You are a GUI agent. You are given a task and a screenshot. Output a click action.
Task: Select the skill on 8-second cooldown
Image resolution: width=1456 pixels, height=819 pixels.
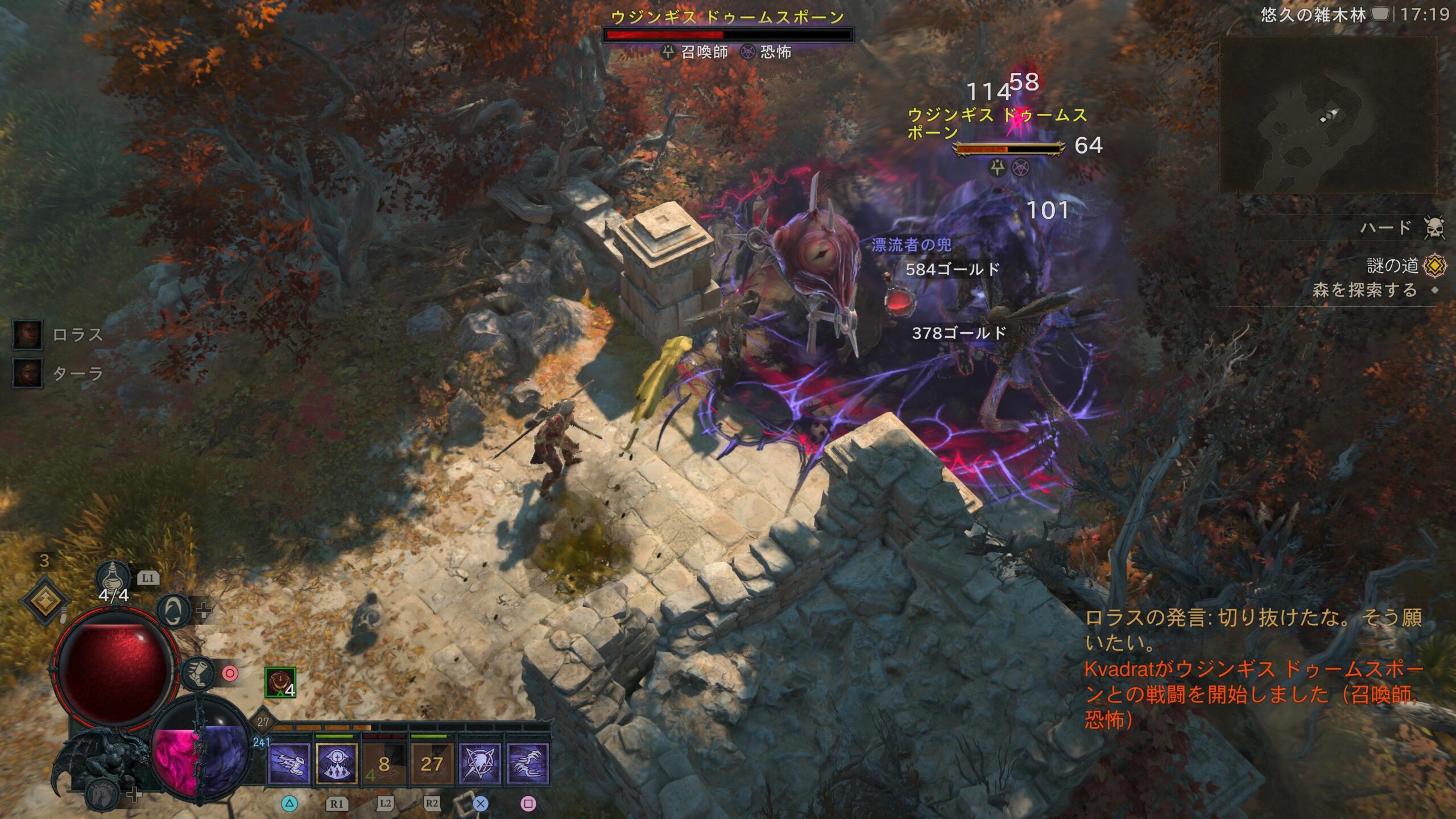tap(384, 763)
